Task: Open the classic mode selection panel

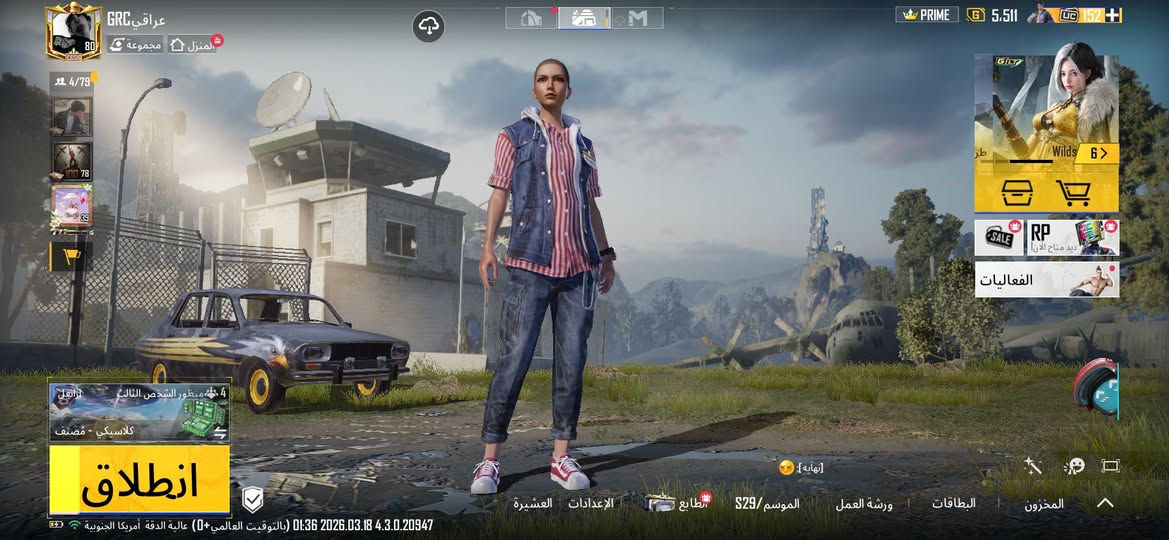Action: pyautogui.click(x=139, y=412)
